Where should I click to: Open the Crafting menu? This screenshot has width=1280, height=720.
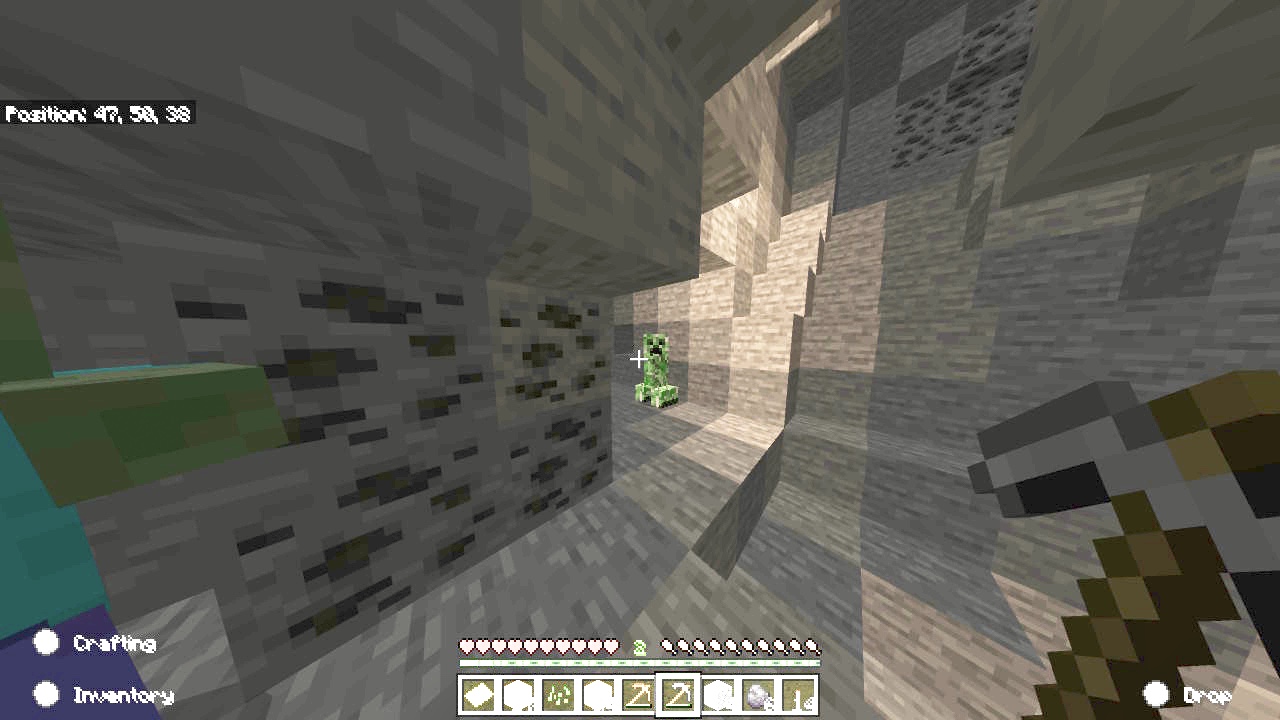click(47, 643)
